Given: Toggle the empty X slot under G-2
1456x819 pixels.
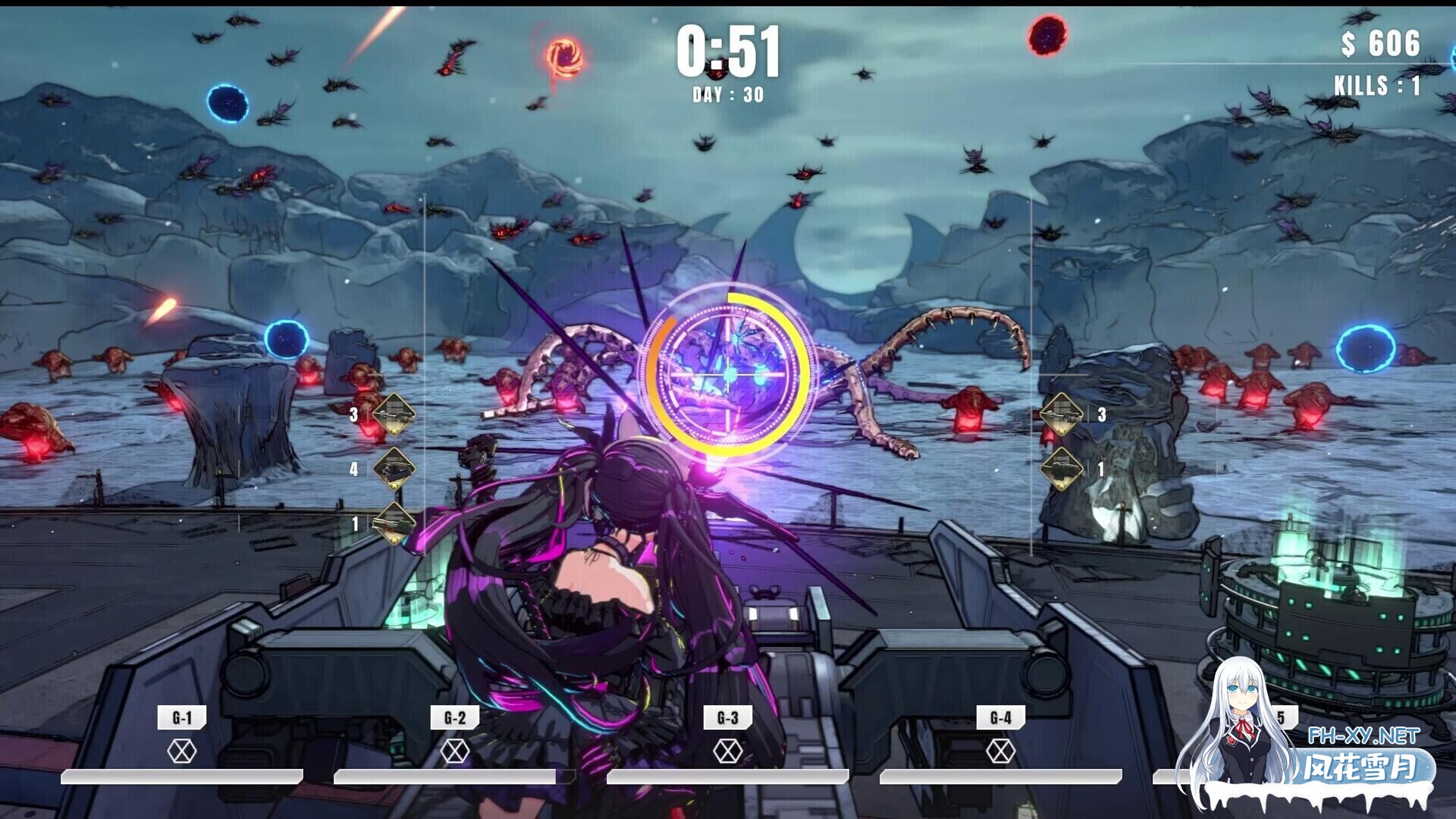Looking at the screenshot, I should pos(455,749).
